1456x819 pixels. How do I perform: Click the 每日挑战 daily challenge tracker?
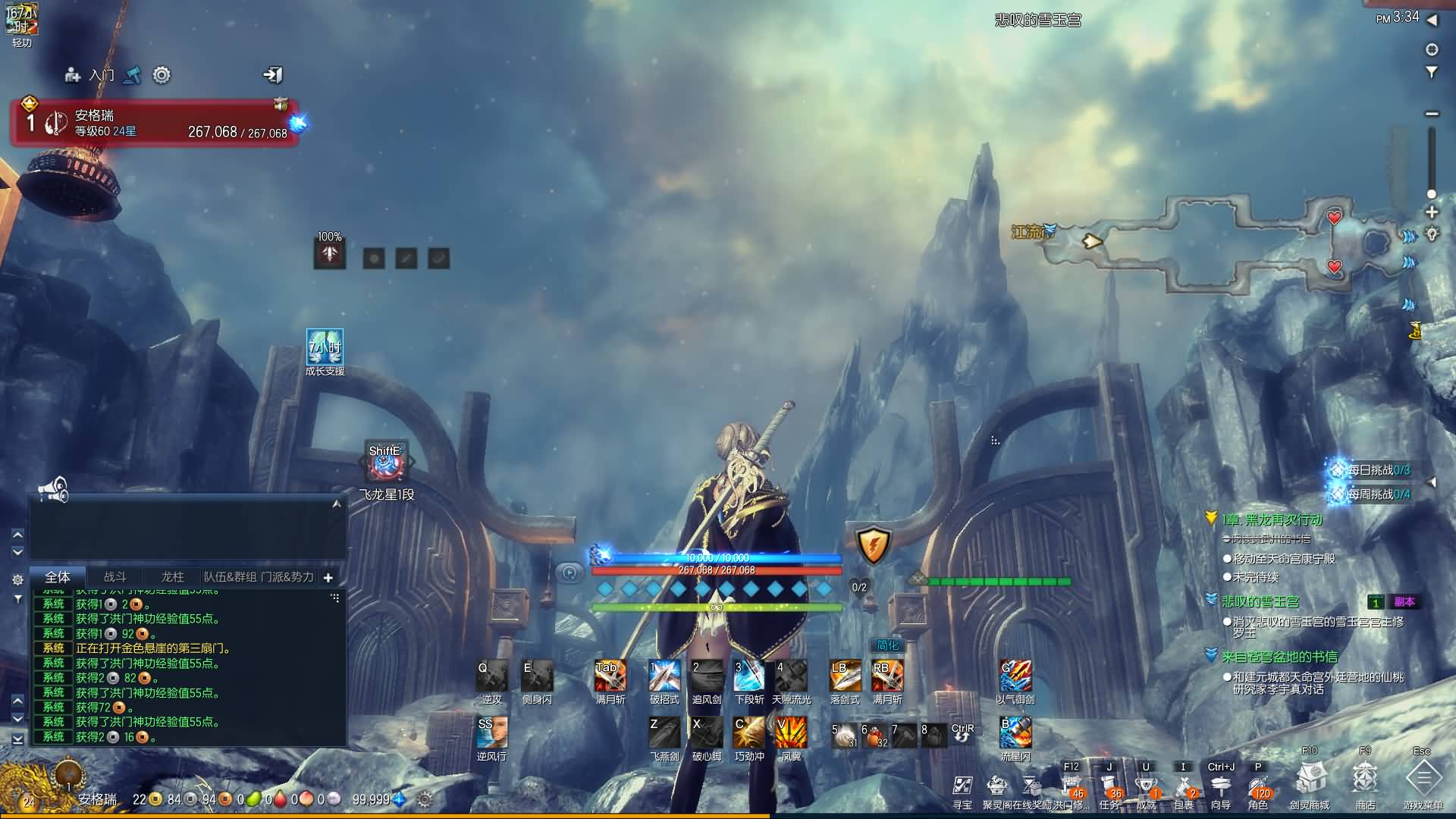[x=1373, y=470]
